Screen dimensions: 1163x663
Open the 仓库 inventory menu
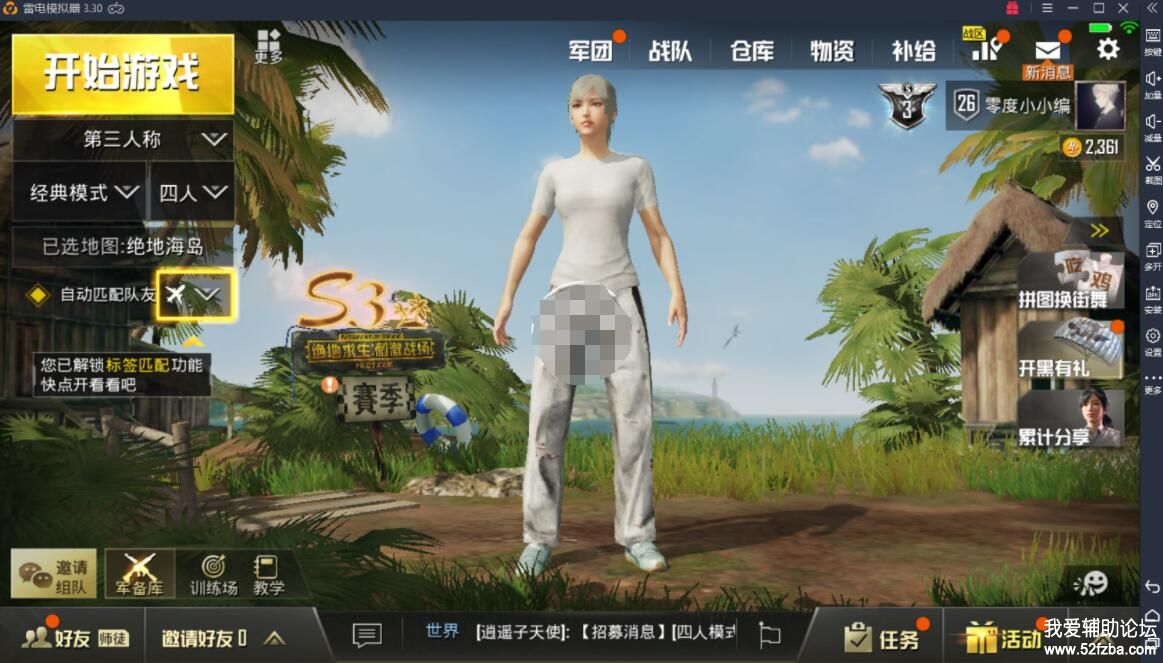[x=752, y=50]
